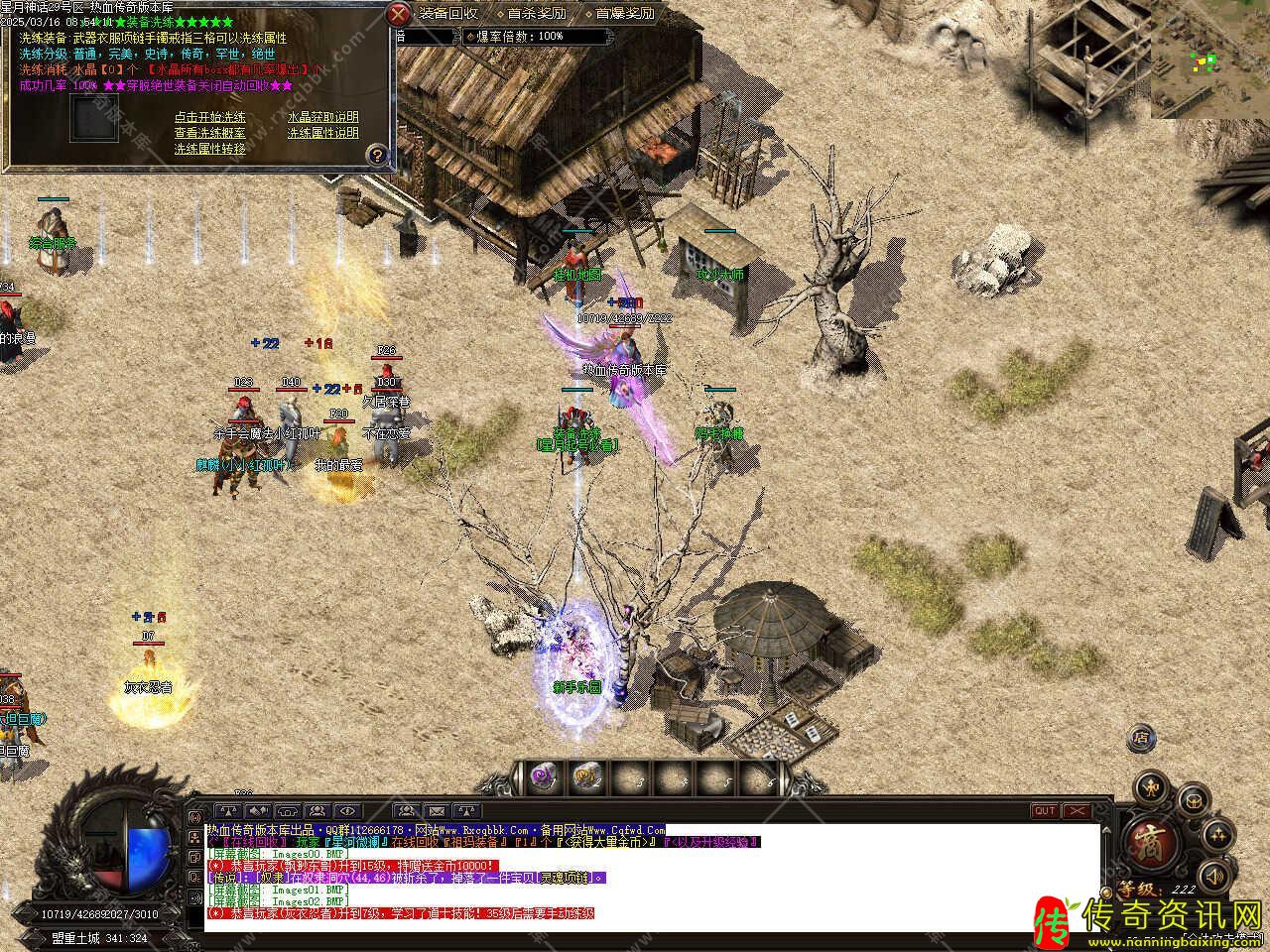This screenshot has width=1270, height=952.
Task: Click the small round 启 button
Action: click(x=1141, y=738)
